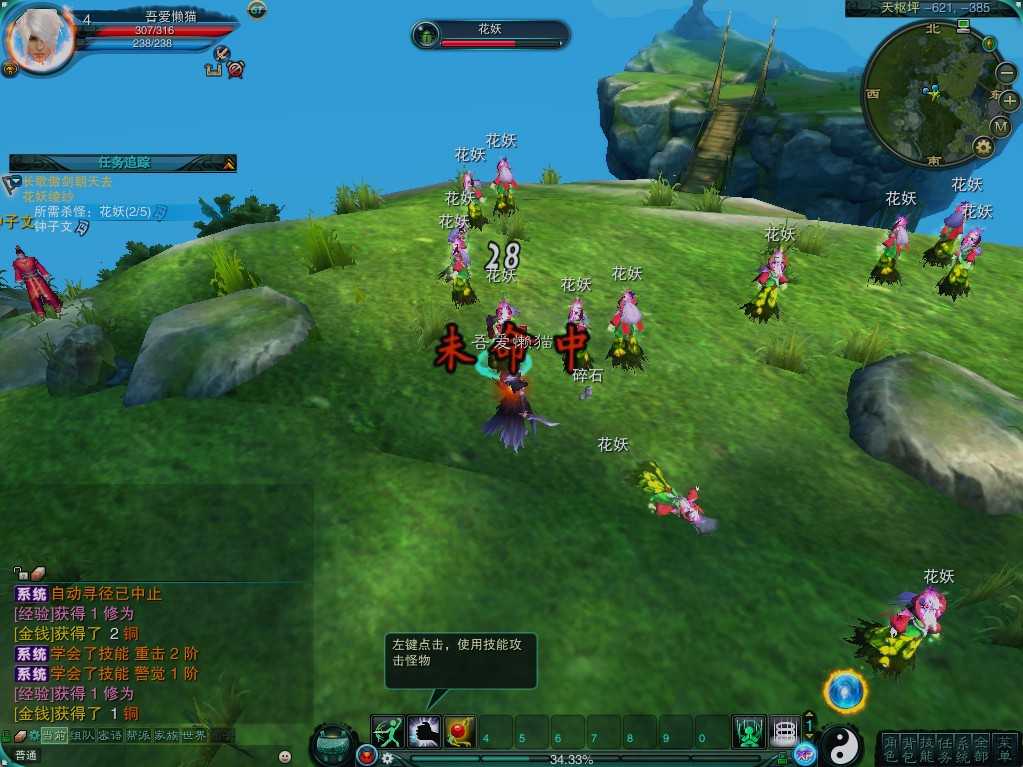The width and height of the screenshot is (1023, 767).
Task: Open minimap settings gear button
Action: 983,147
